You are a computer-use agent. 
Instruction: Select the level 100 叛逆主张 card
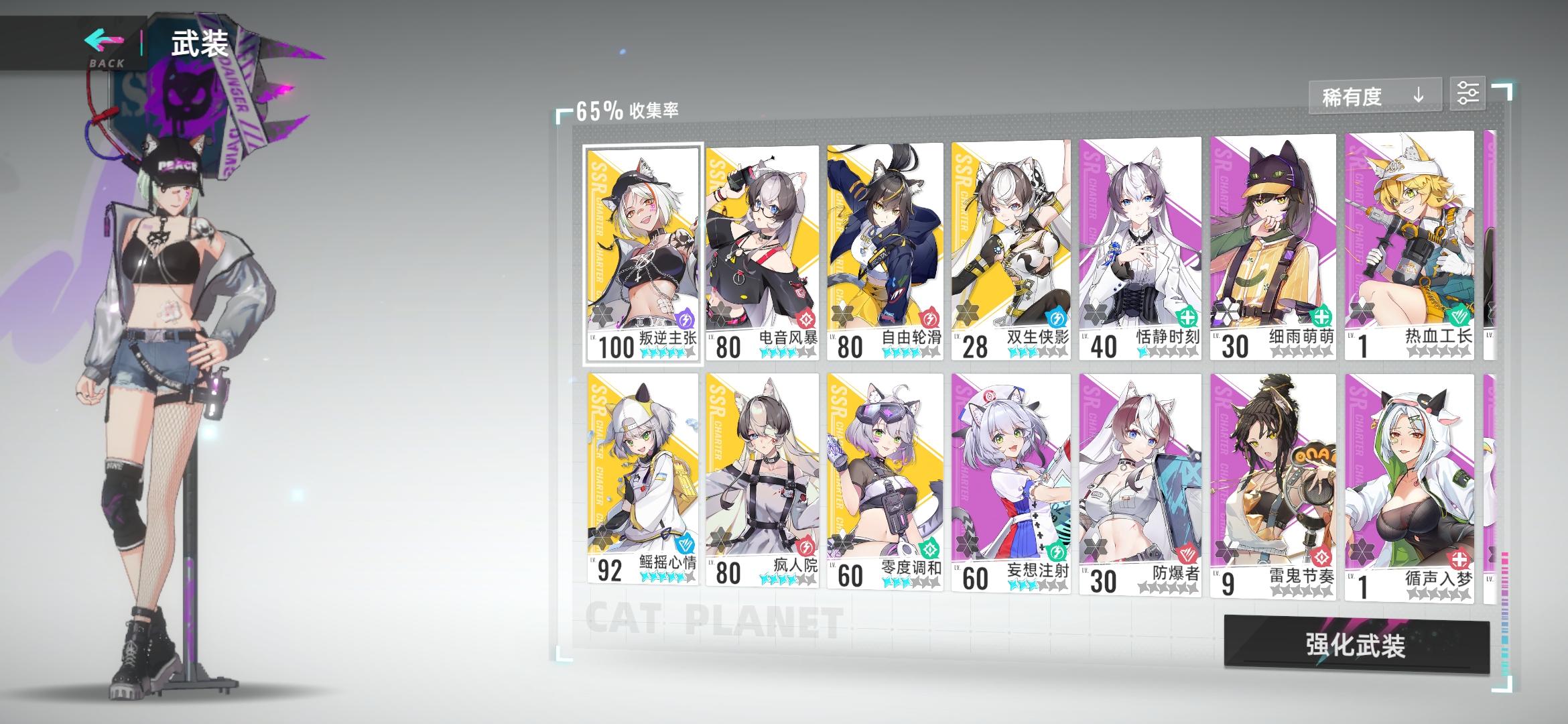click(x=641, y=248)
